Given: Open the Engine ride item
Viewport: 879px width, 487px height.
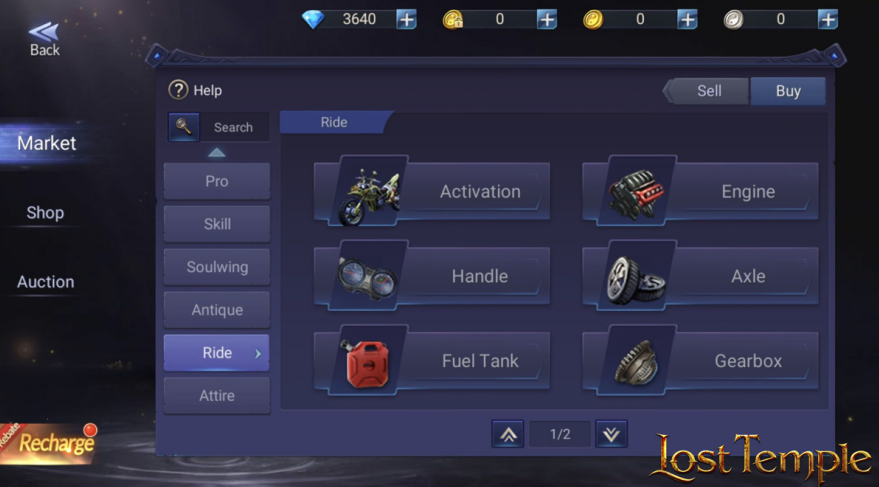Looking at the screenshot, I should [700, 191].
